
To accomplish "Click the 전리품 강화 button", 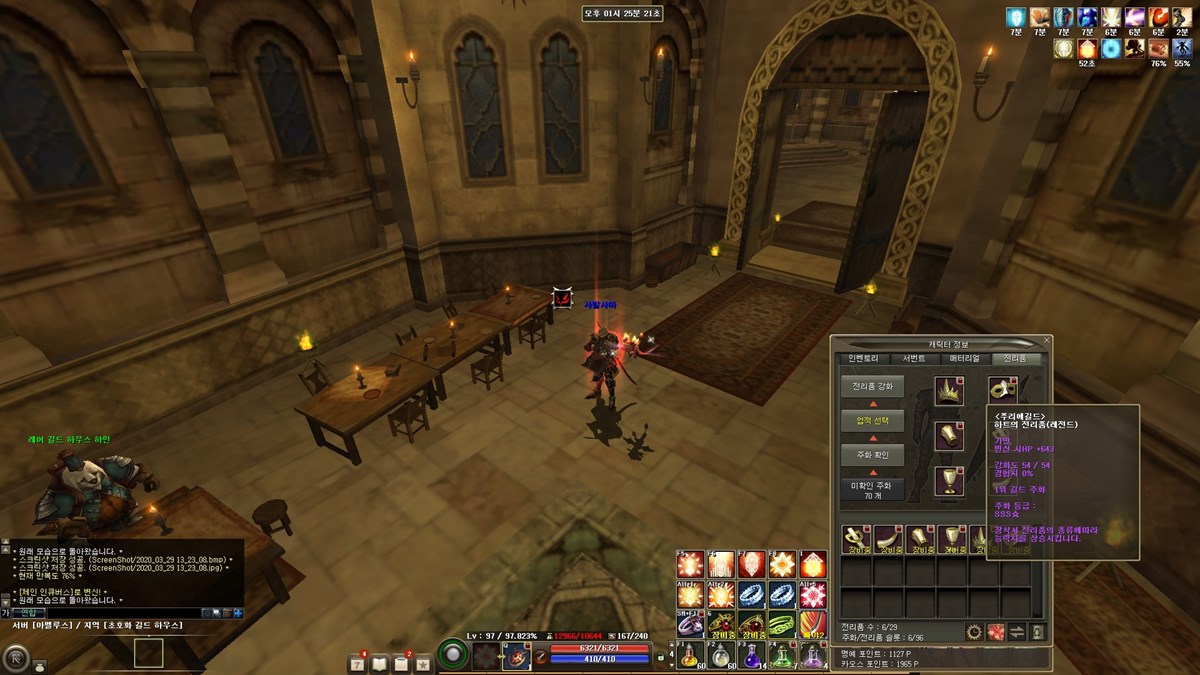I will coord(872,385).
